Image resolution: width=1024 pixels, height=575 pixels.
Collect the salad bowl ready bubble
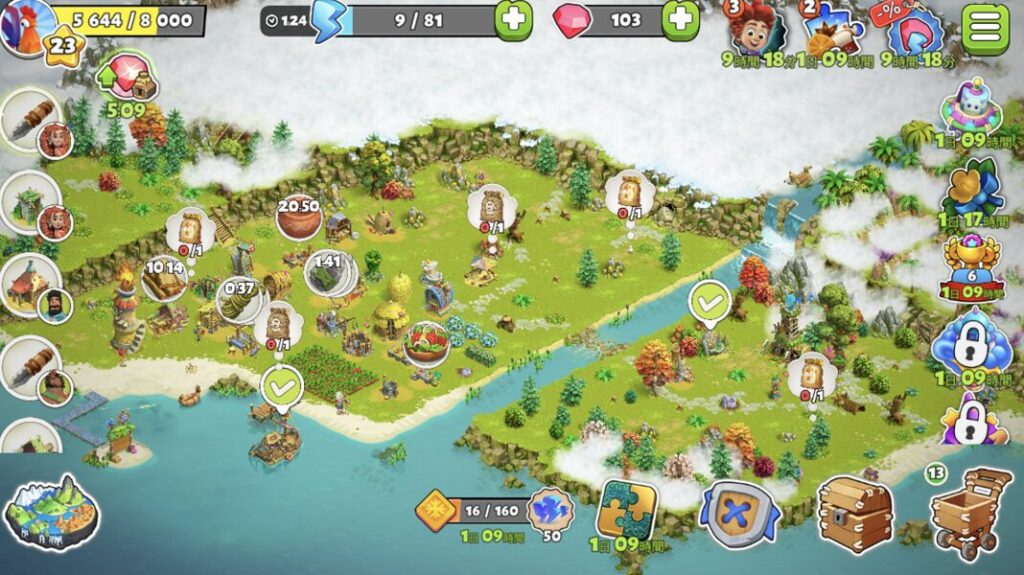pyautogui.click(x=426, y=342)
